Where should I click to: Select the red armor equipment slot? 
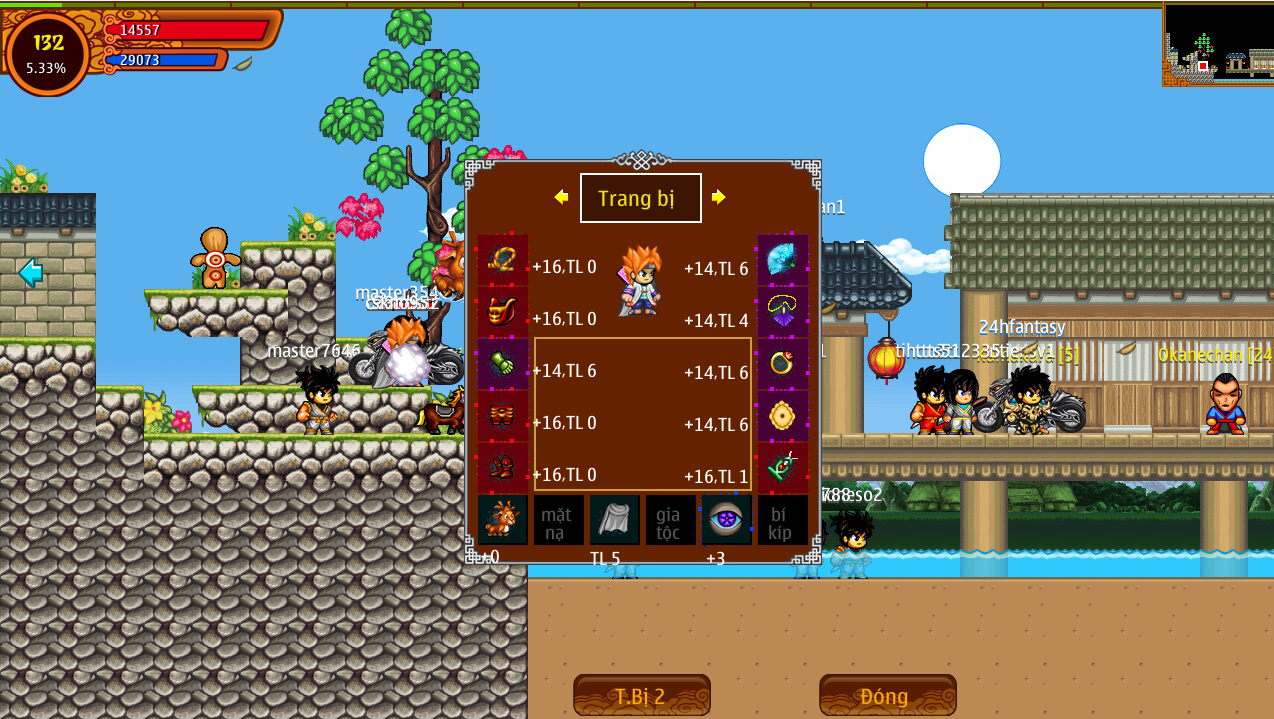point(502,313)
